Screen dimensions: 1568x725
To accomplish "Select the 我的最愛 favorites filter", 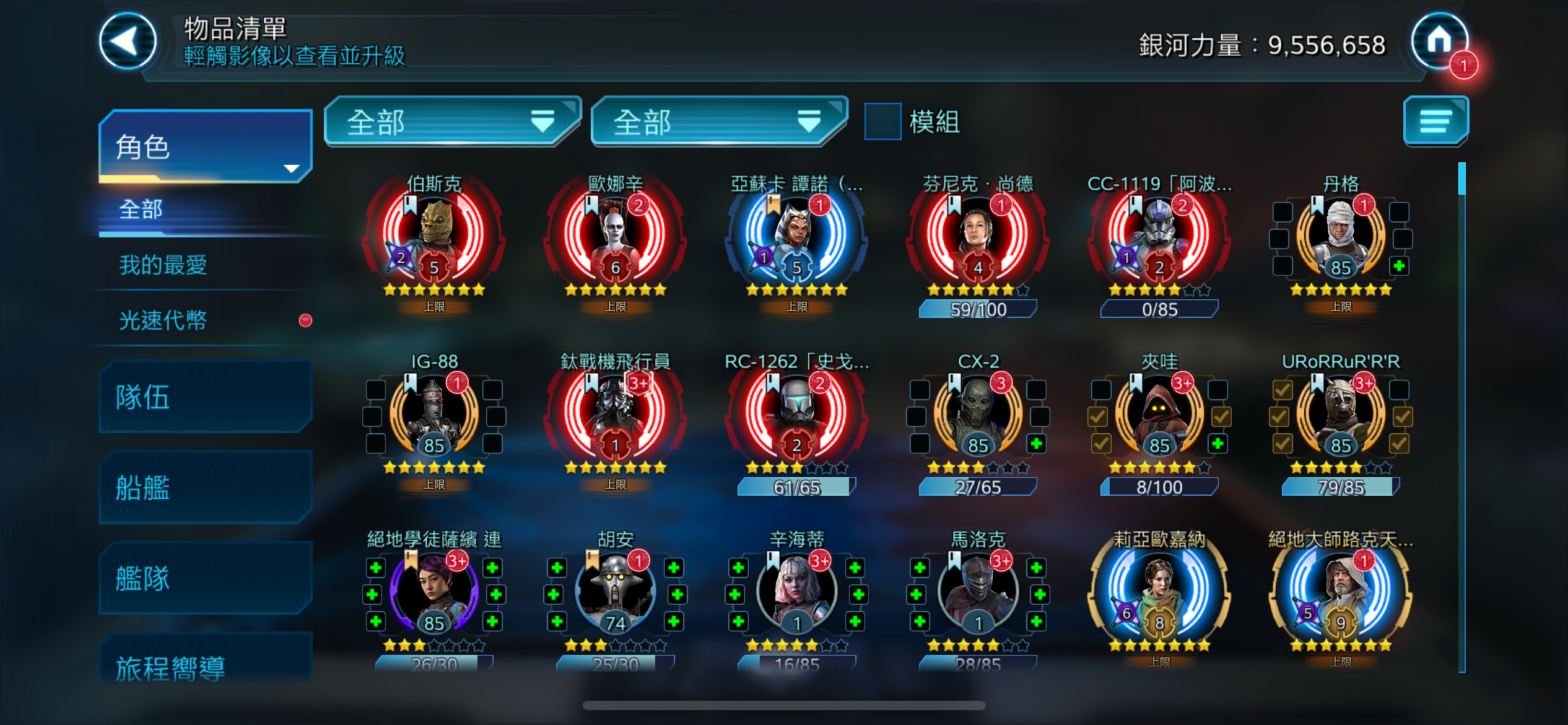I will pos(163,265).
